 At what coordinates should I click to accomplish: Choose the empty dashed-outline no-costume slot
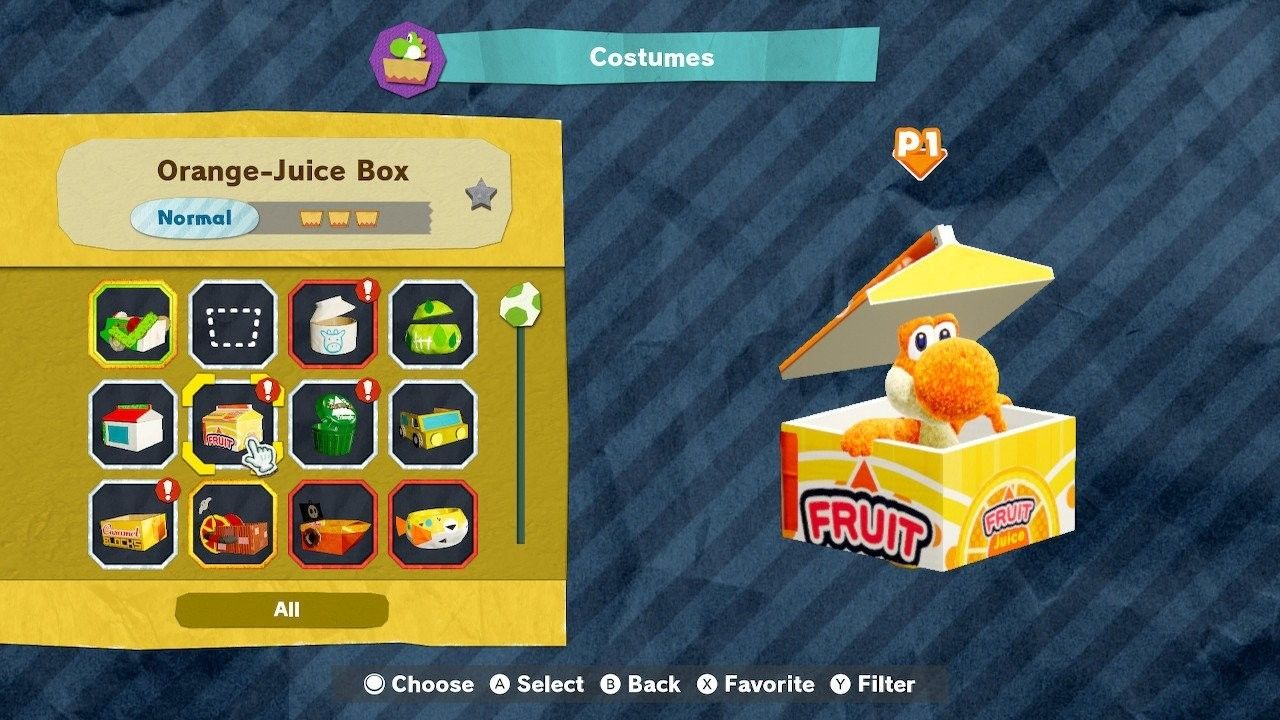point(232,324)
